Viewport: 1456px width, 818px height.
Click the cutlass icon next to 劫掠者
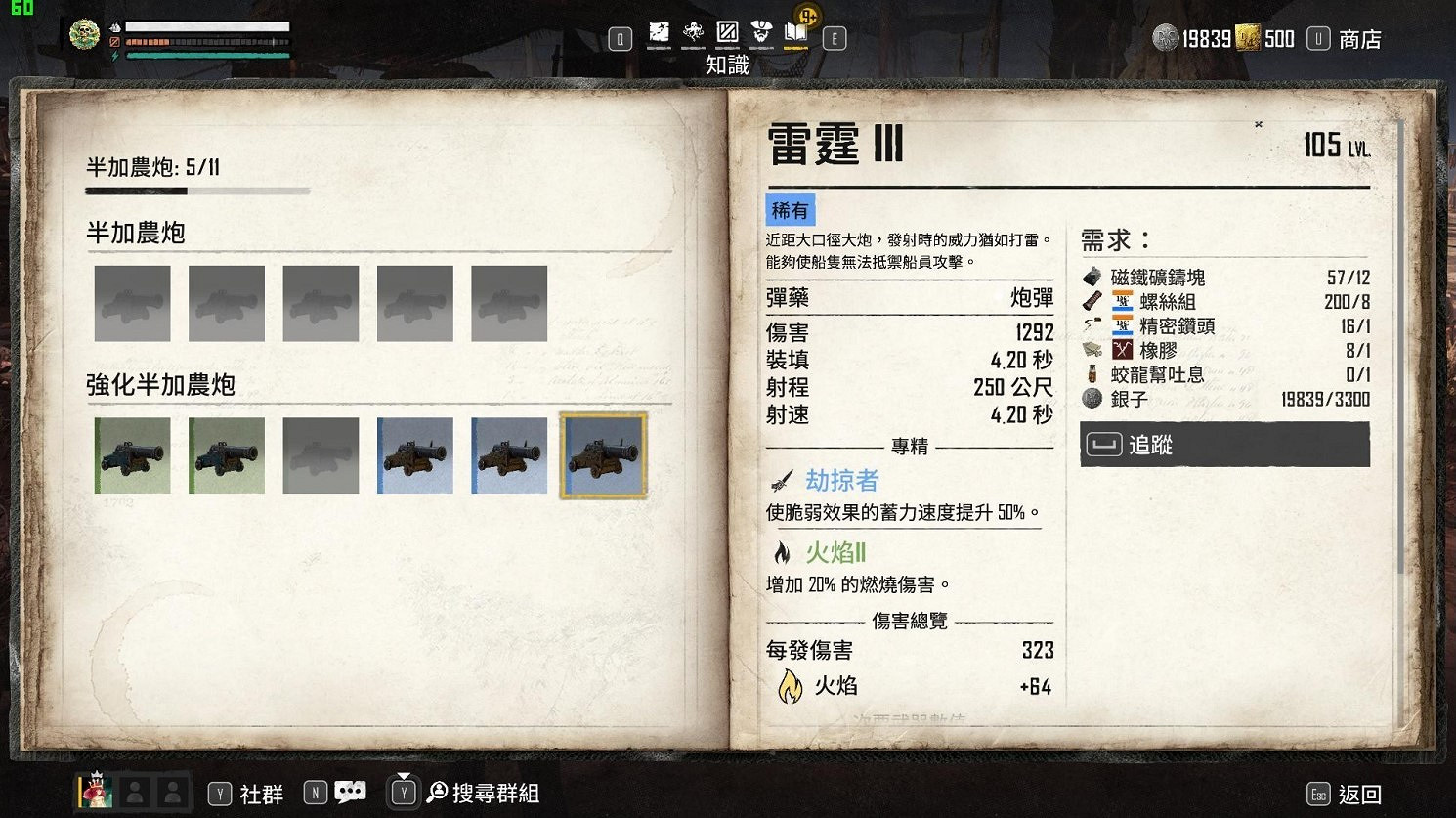coord(782,479)
